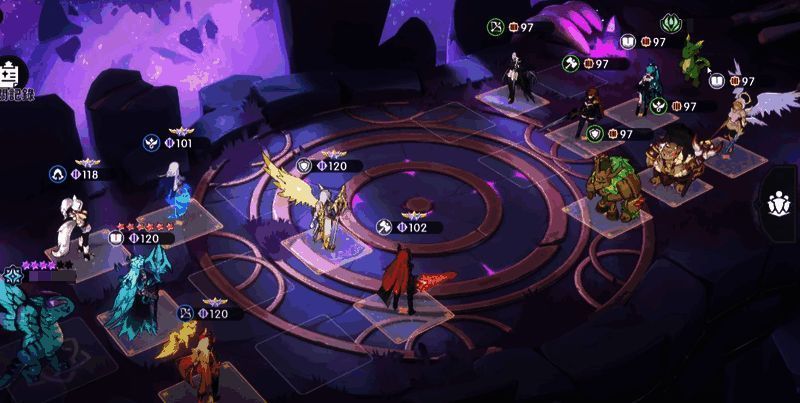The image size is (800, 403).
Task: Open the battle record button
Action: point(14,78)
